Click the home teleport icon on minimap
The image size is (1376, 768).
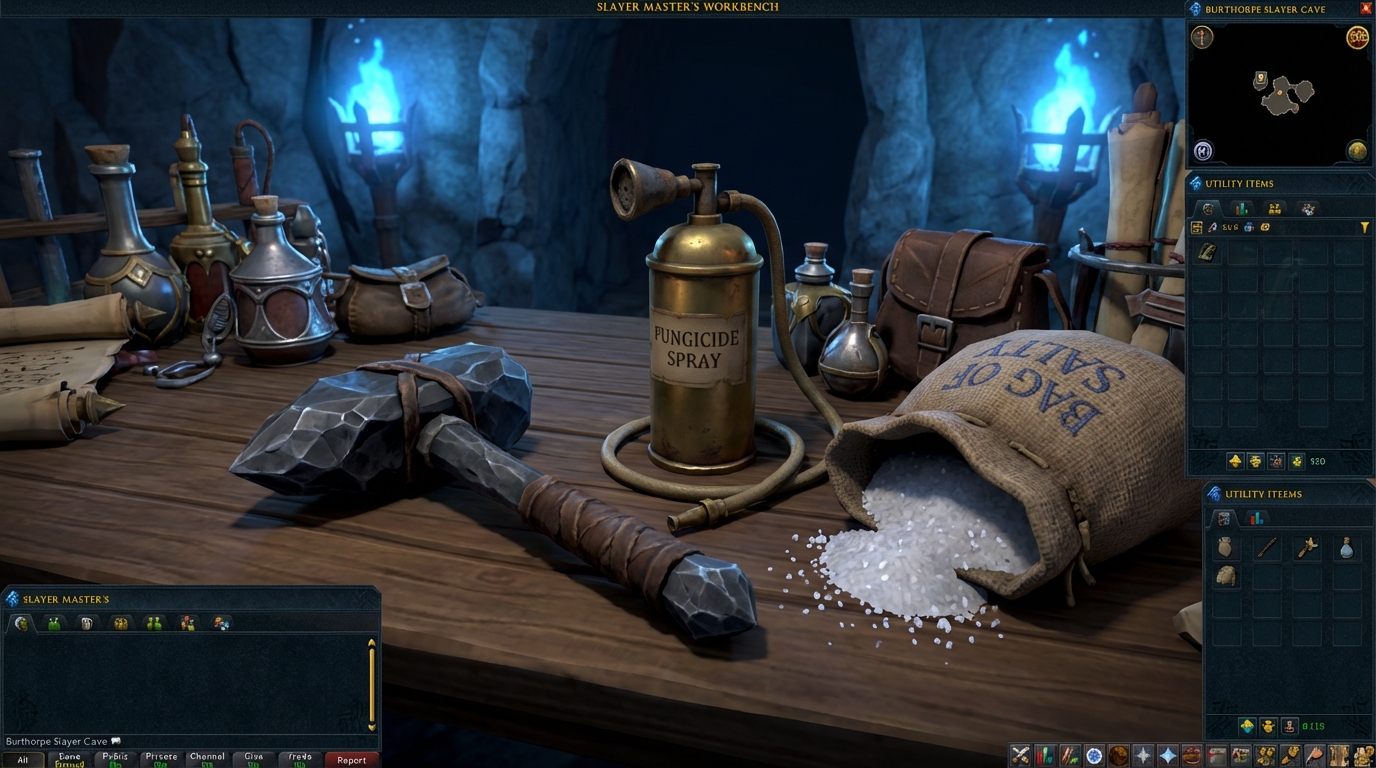point(1203,151)
